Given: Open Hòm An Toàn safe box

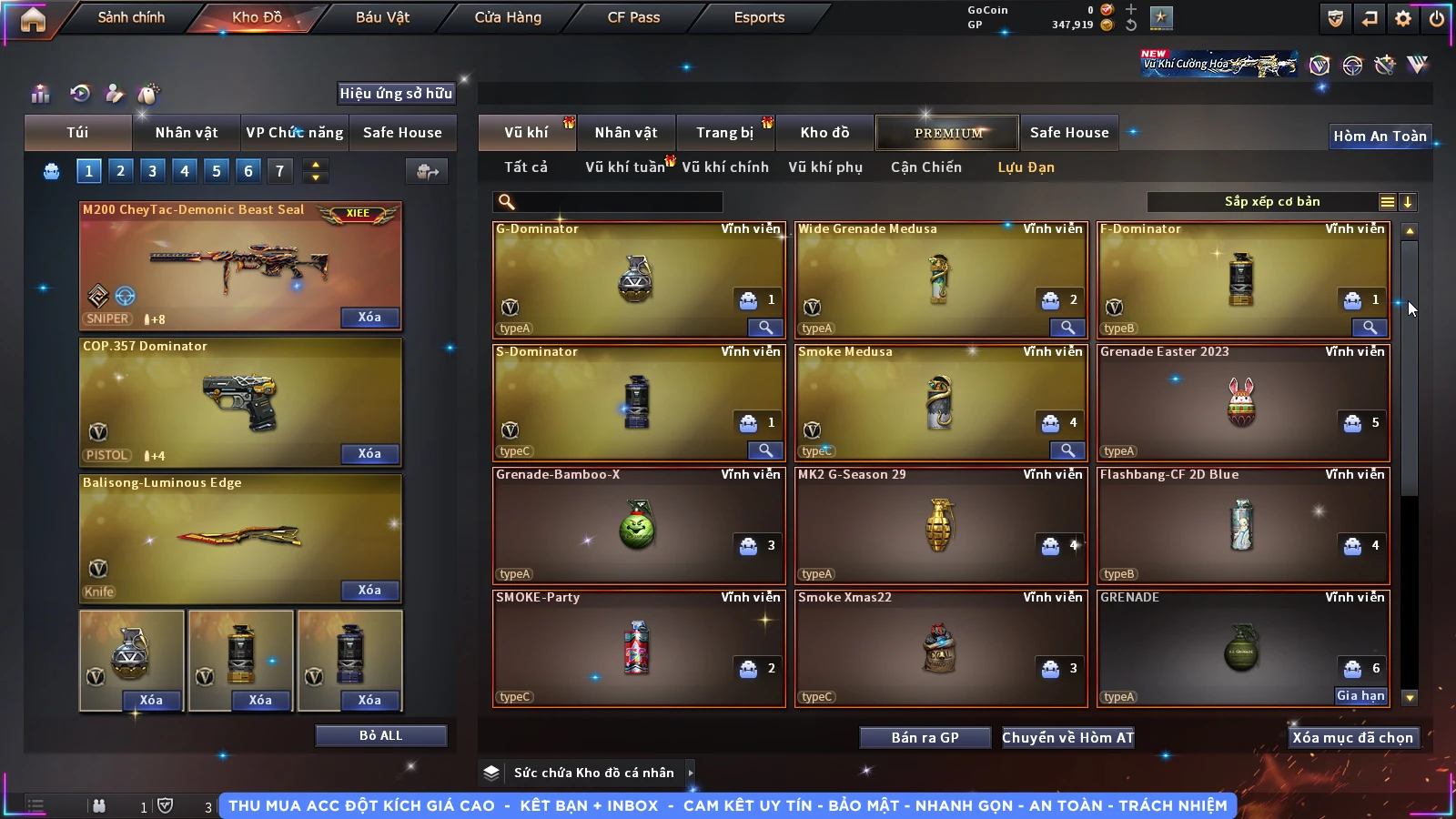Looking at the screenshot, I should (x=1380, y=136).
